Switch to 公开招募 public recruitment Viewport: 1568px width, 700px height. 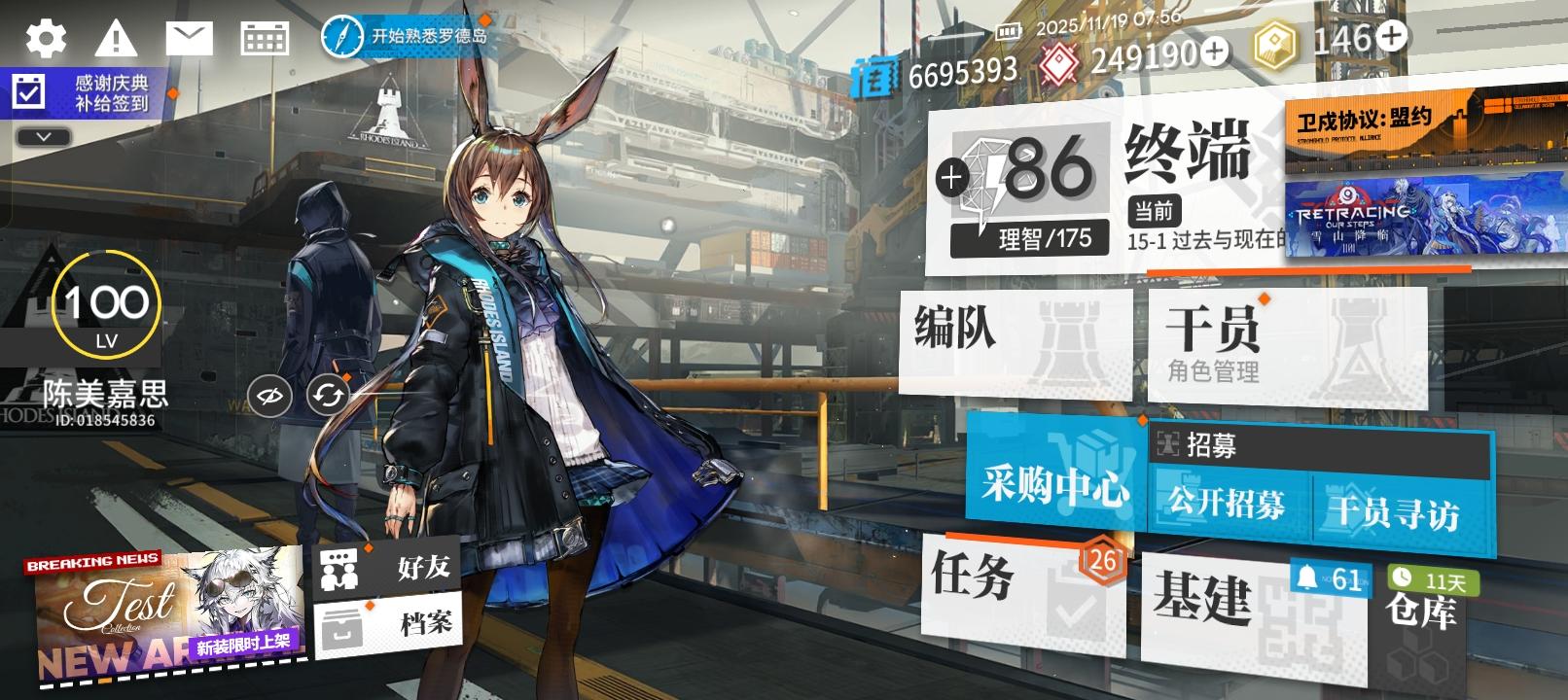tap(1226, 507)
